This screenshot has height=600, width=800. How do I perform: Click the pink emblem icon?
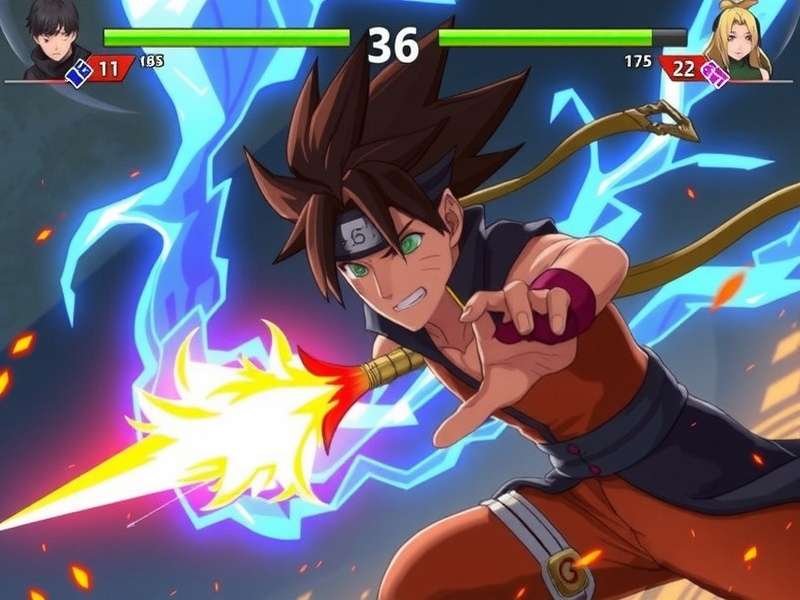pyautogui.click(x=714, y=71)
